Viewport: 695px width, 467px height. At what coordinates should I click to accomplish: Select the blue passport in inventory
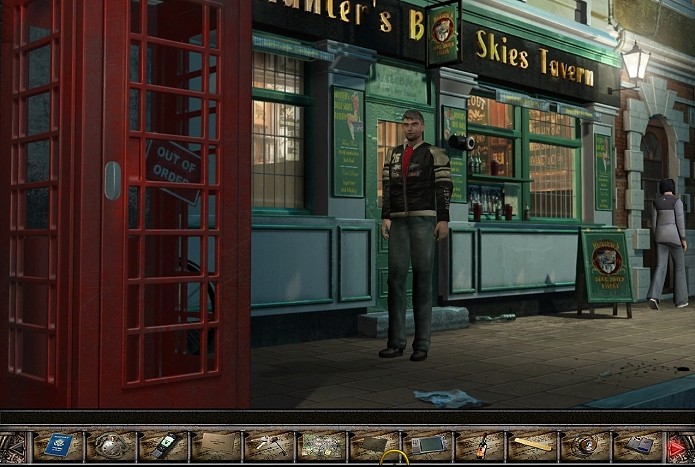coord(58,445)
